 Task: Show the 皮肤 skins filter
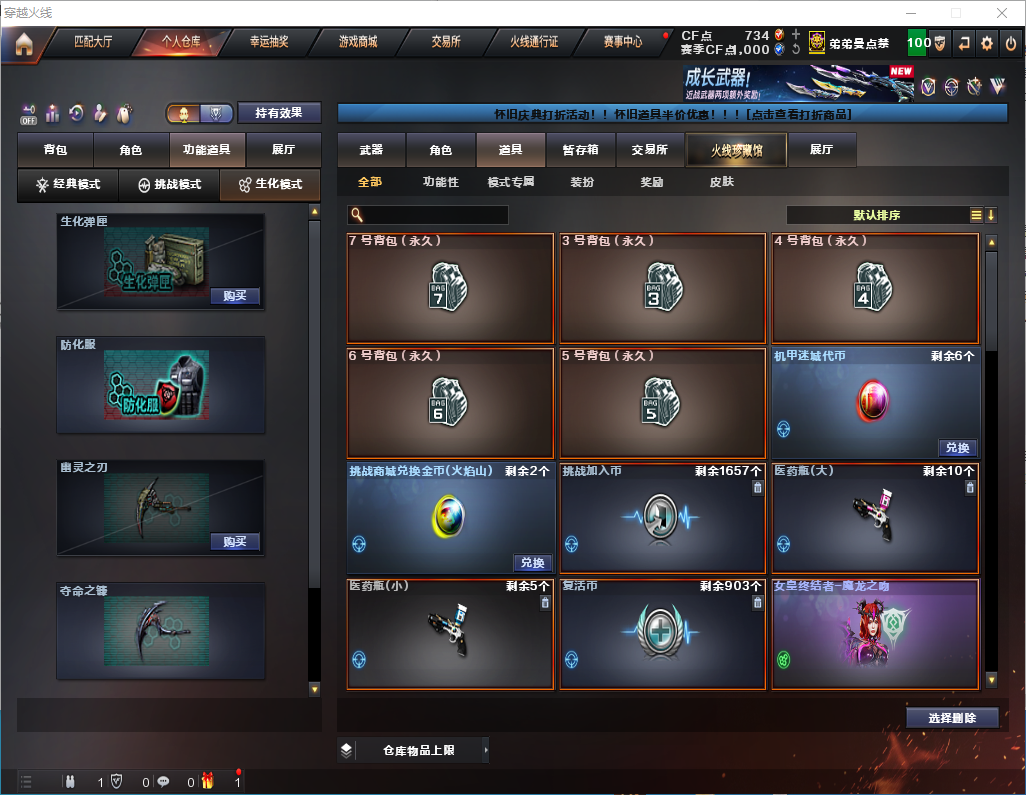(721, 182)
